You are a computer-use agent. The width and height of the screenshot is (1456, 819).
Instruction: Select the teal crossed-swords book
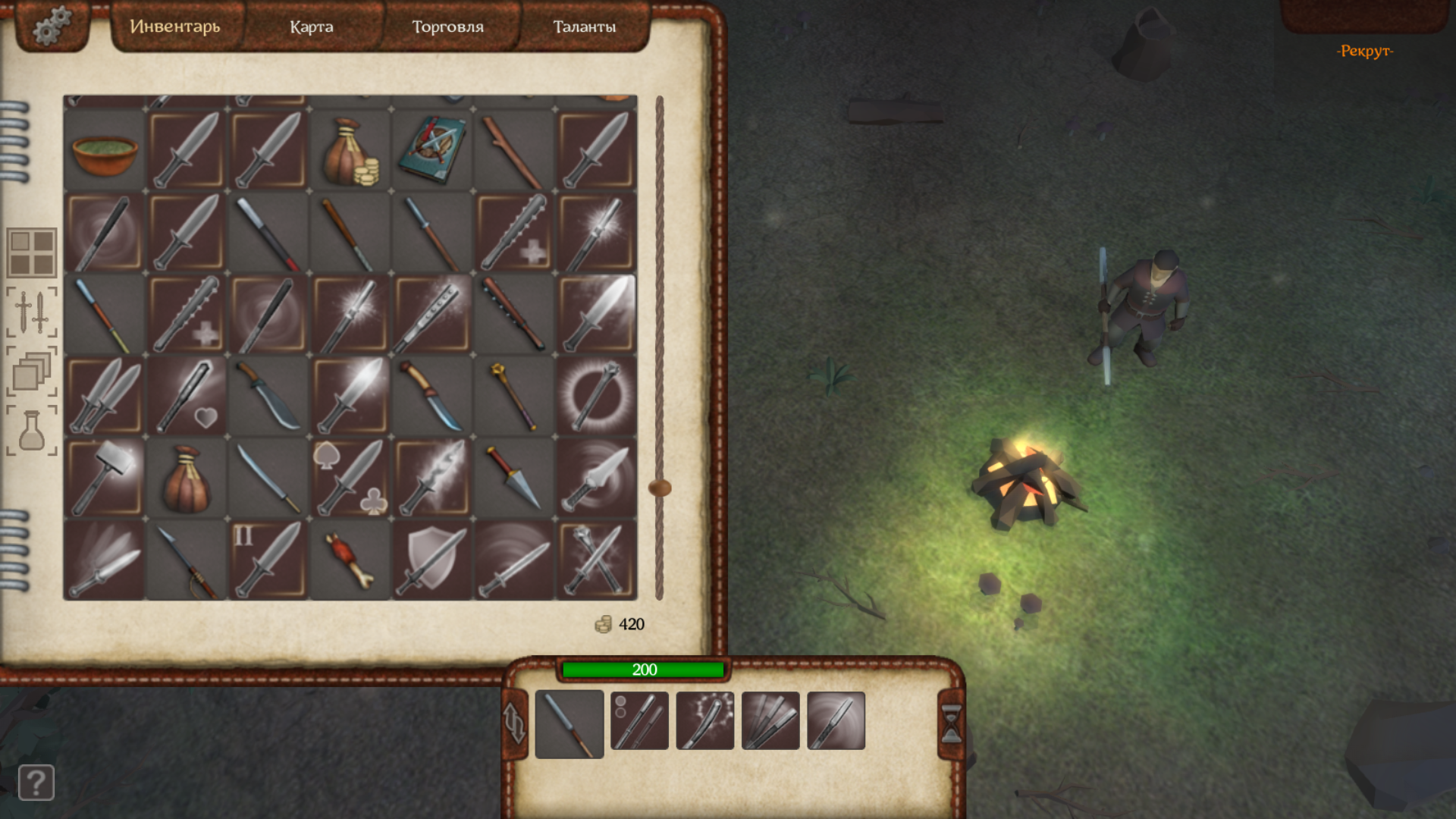tap(432, 150)
